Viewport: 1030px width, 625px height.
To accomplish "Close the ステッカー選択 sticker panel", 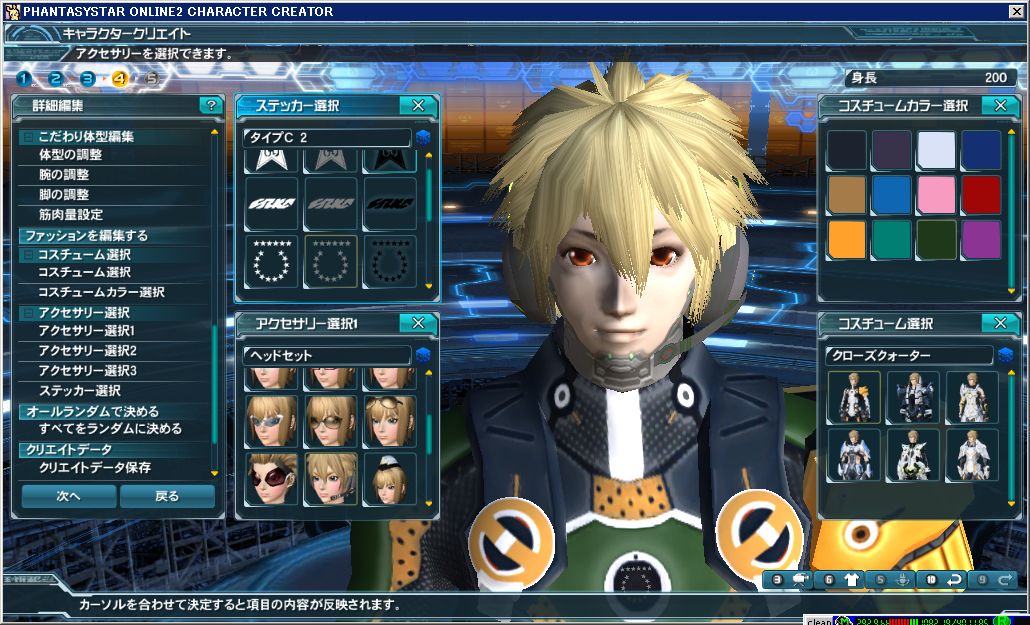I will coord(418,105).
